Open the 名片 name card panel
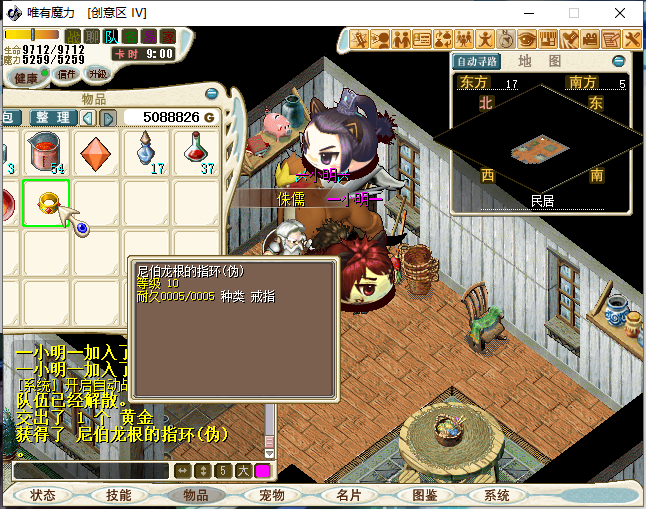 tap(348, 495)
